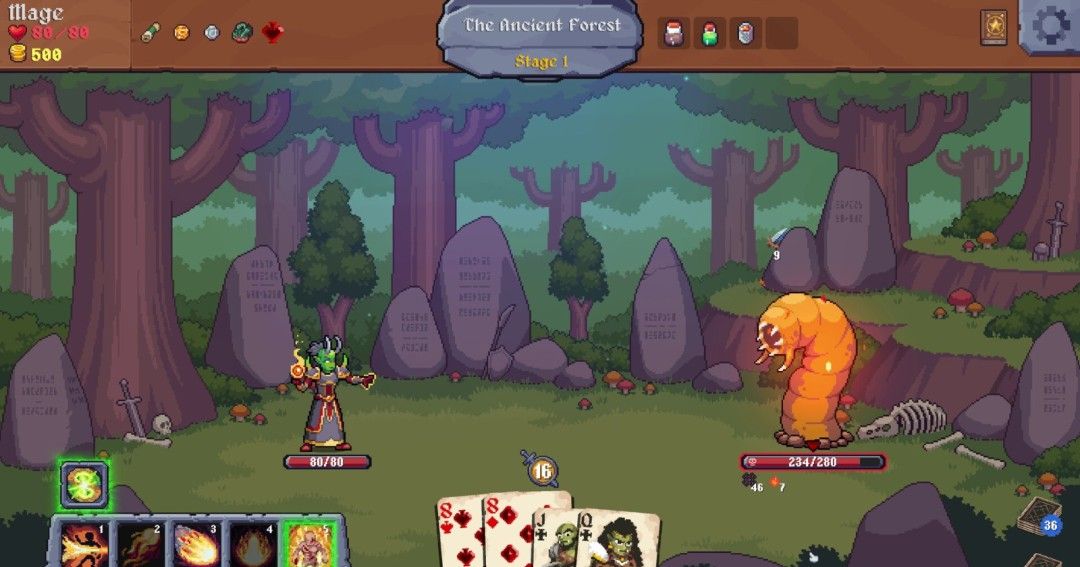This screenshot has width=1080, height=567.
Task: Inspect the orange coin relic
Action: (x=181, y=33)
